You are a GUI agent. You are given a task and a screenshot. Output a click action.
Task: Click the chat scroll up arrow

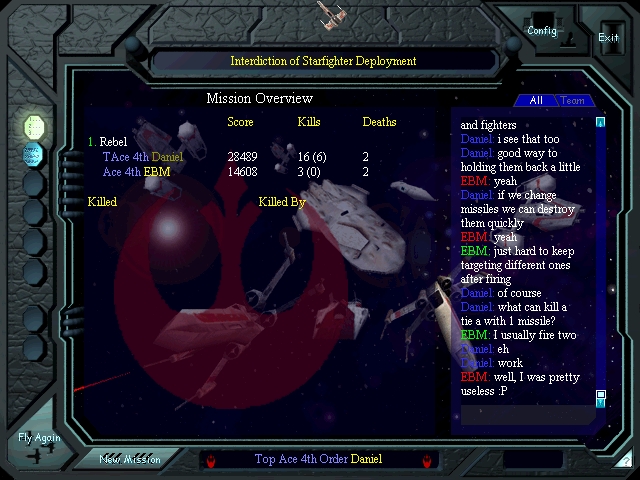click(x=600, y=123)
